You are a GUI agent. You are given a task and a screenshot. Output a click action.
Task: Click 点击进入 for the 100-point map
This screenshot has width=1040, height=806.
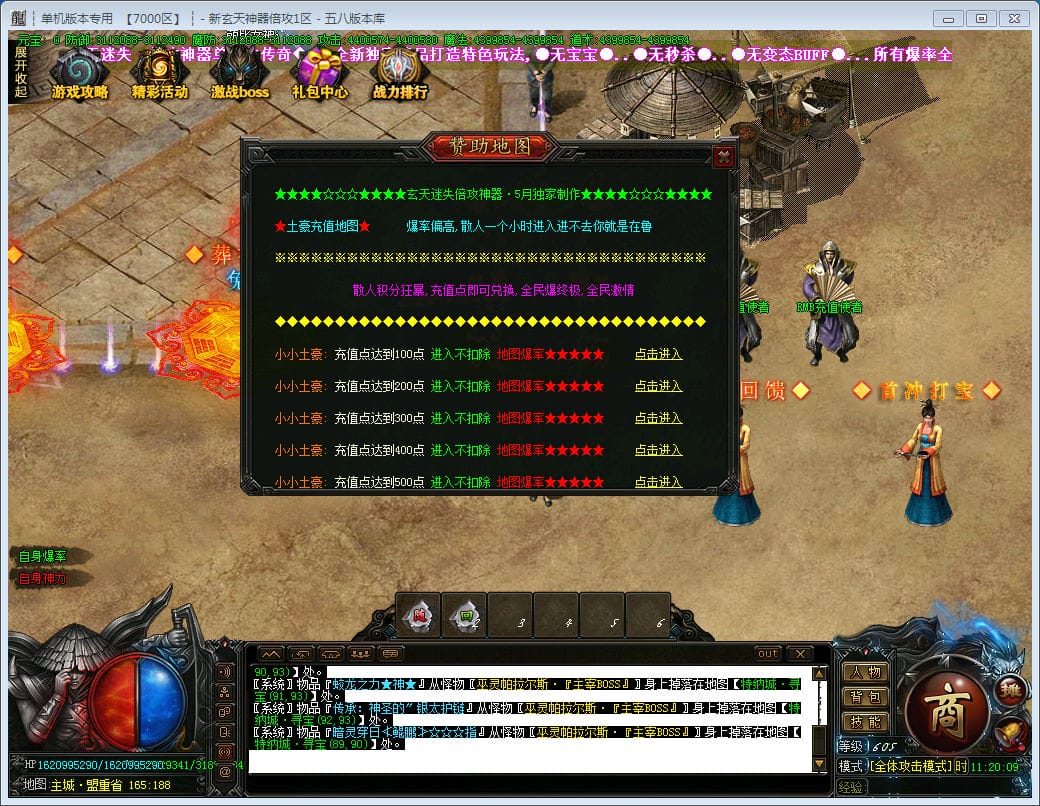coord(658,354)
